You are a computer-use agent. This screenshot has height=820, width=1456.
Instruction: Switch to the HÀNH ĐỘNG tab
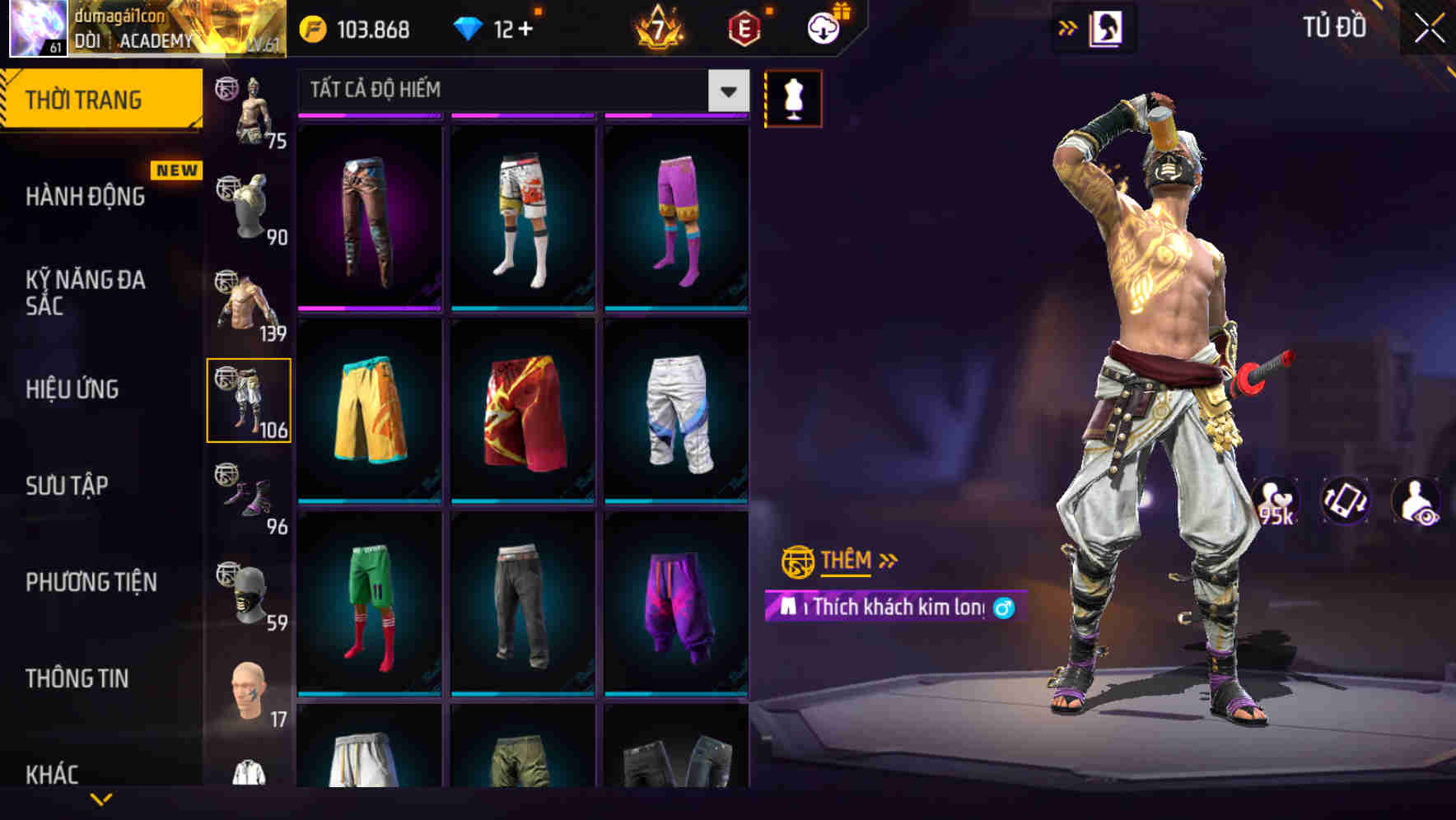coord(85,196)
